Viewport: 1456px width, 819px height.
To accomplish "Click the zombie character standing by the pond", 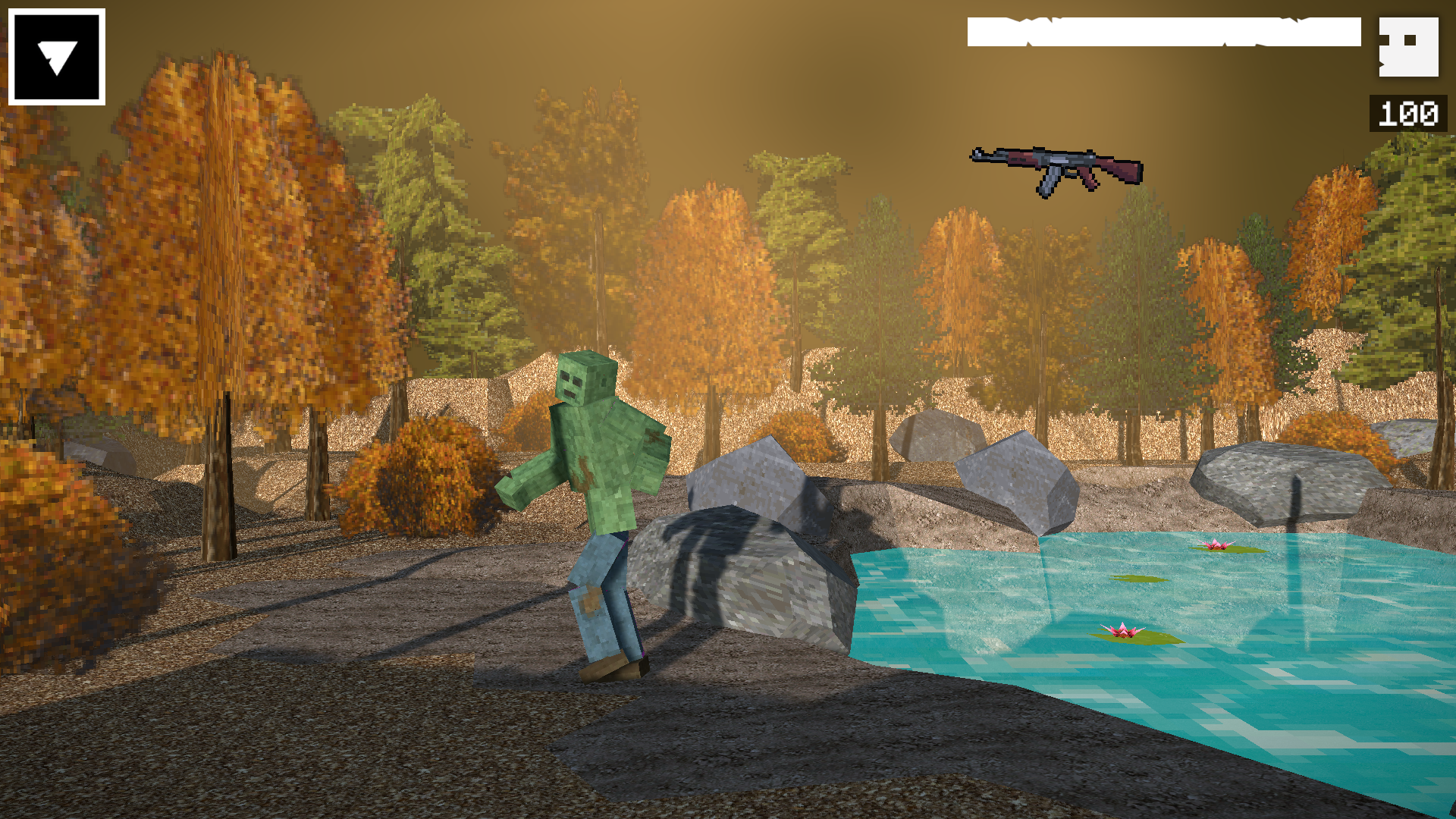I will pyautogui.click(x=599, y=493).
